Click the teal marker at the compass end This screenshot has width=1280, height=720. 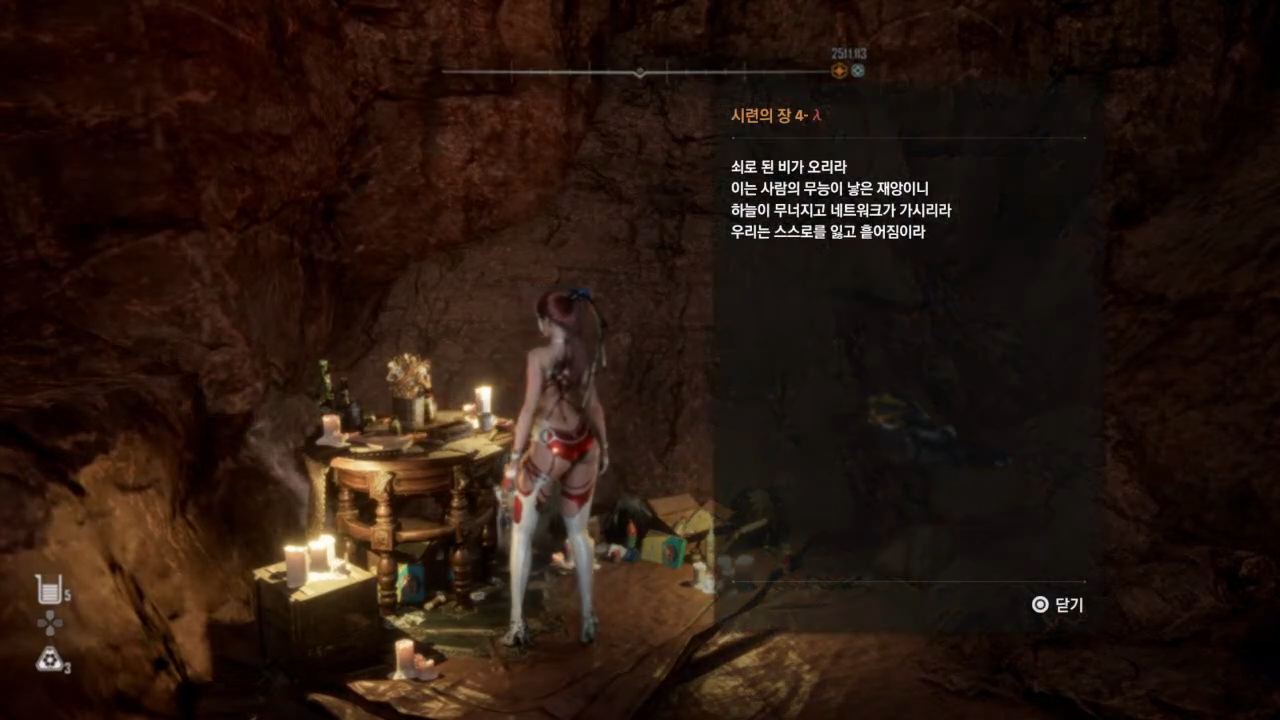pos(857,70)
